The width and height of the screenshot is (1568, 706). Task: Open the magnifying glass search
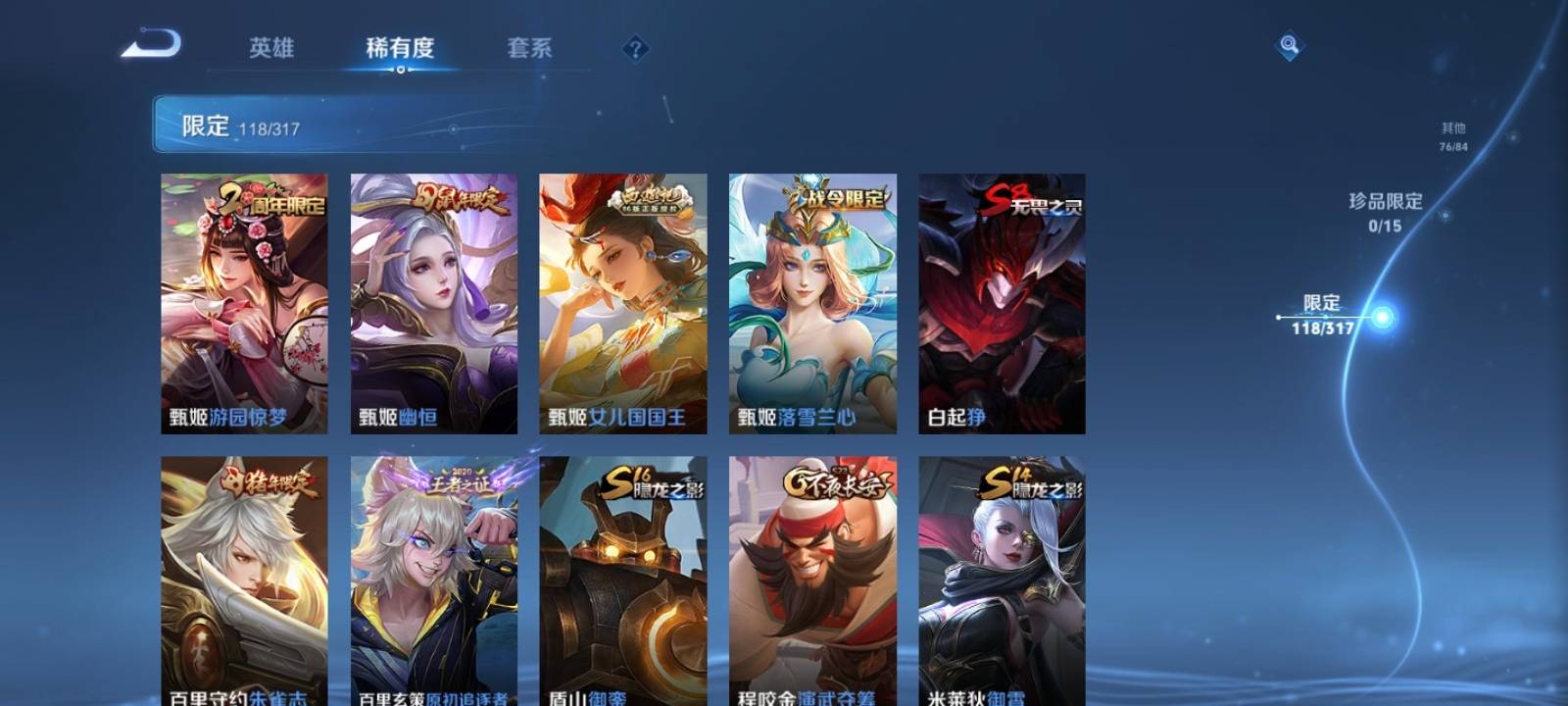click(1289, 45)
